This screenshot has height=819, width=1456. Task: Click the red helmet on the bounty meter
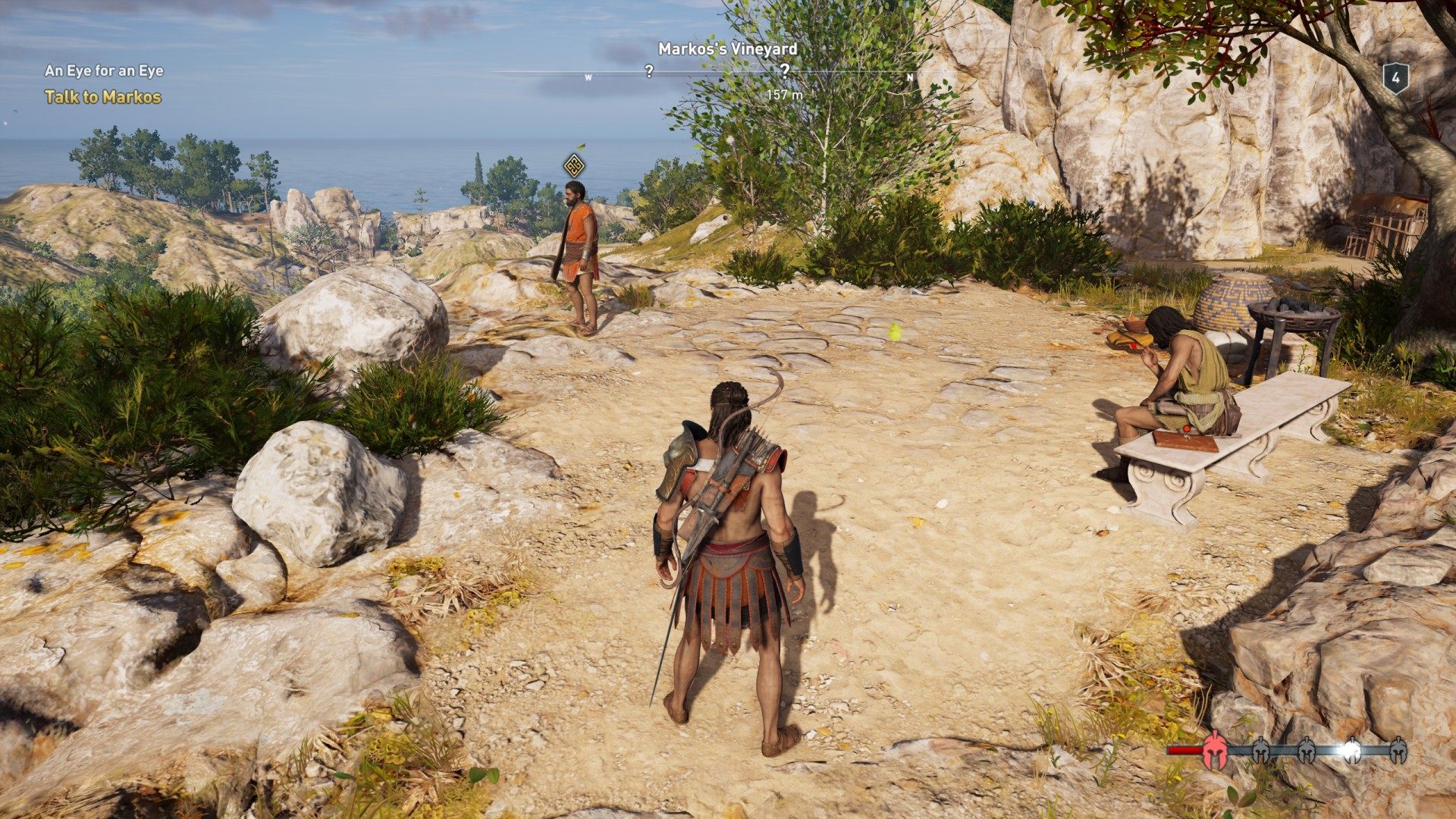tap(1215, 749)
